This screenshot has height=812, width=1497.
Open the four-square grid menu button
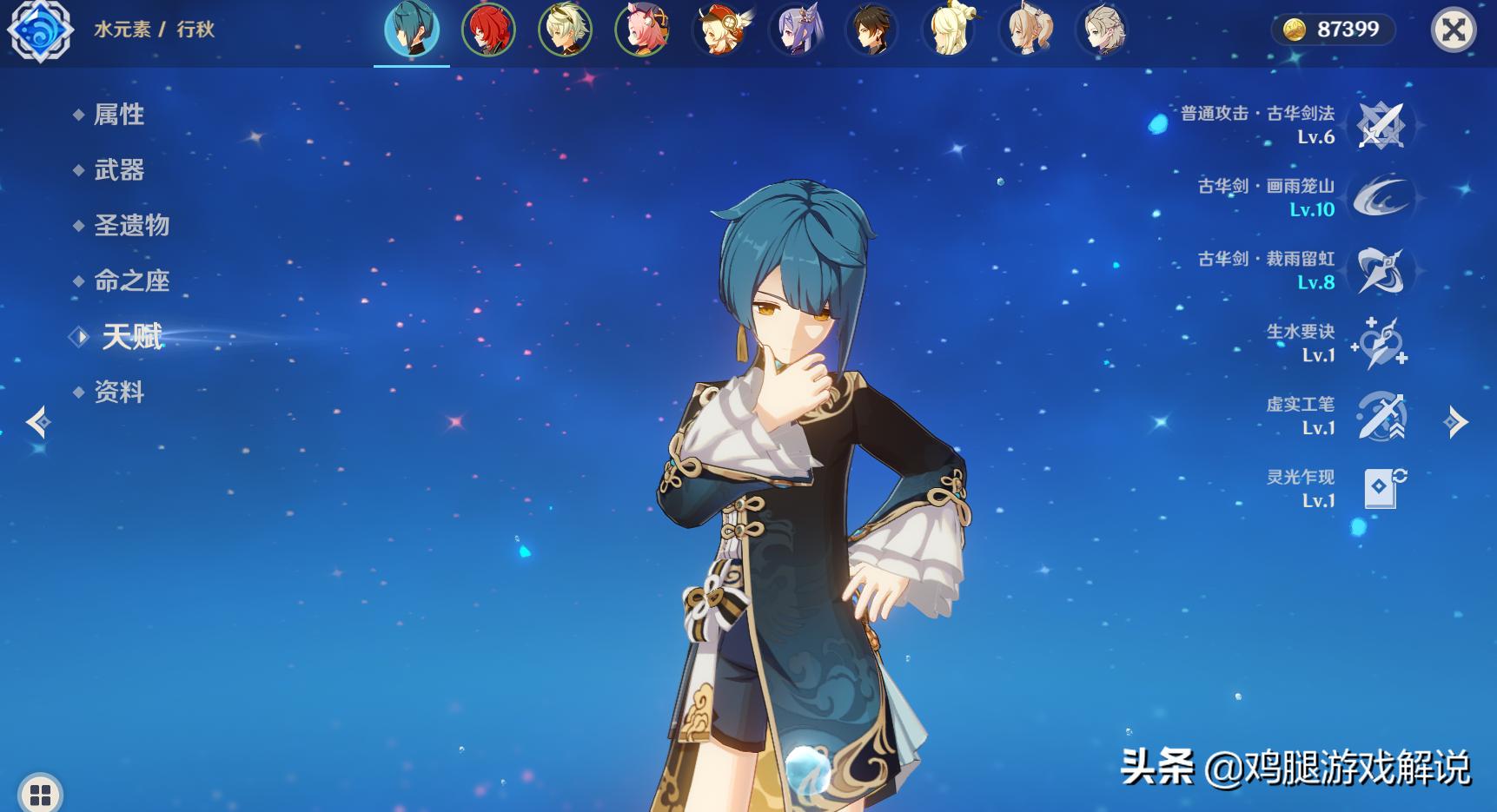pos(40,794)
